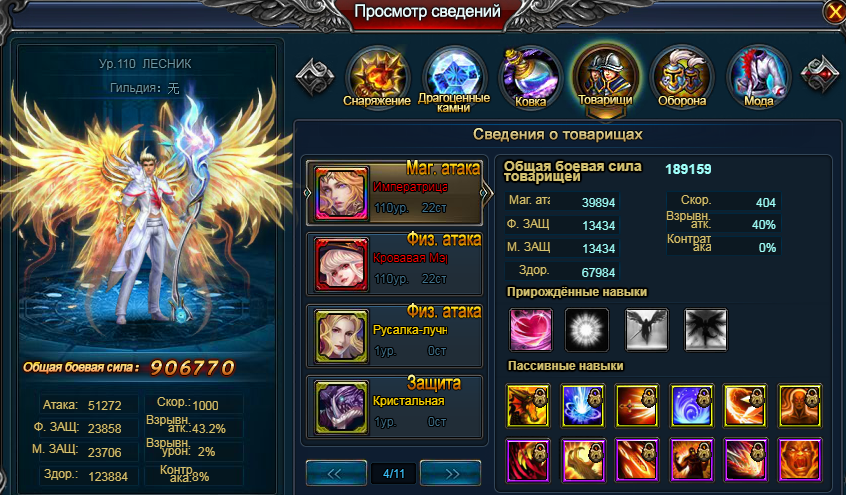Image resolution: width=846 pixels, height=495 pixels.
Task: Show the Ковка tab
Action: [x=530, y=75]
